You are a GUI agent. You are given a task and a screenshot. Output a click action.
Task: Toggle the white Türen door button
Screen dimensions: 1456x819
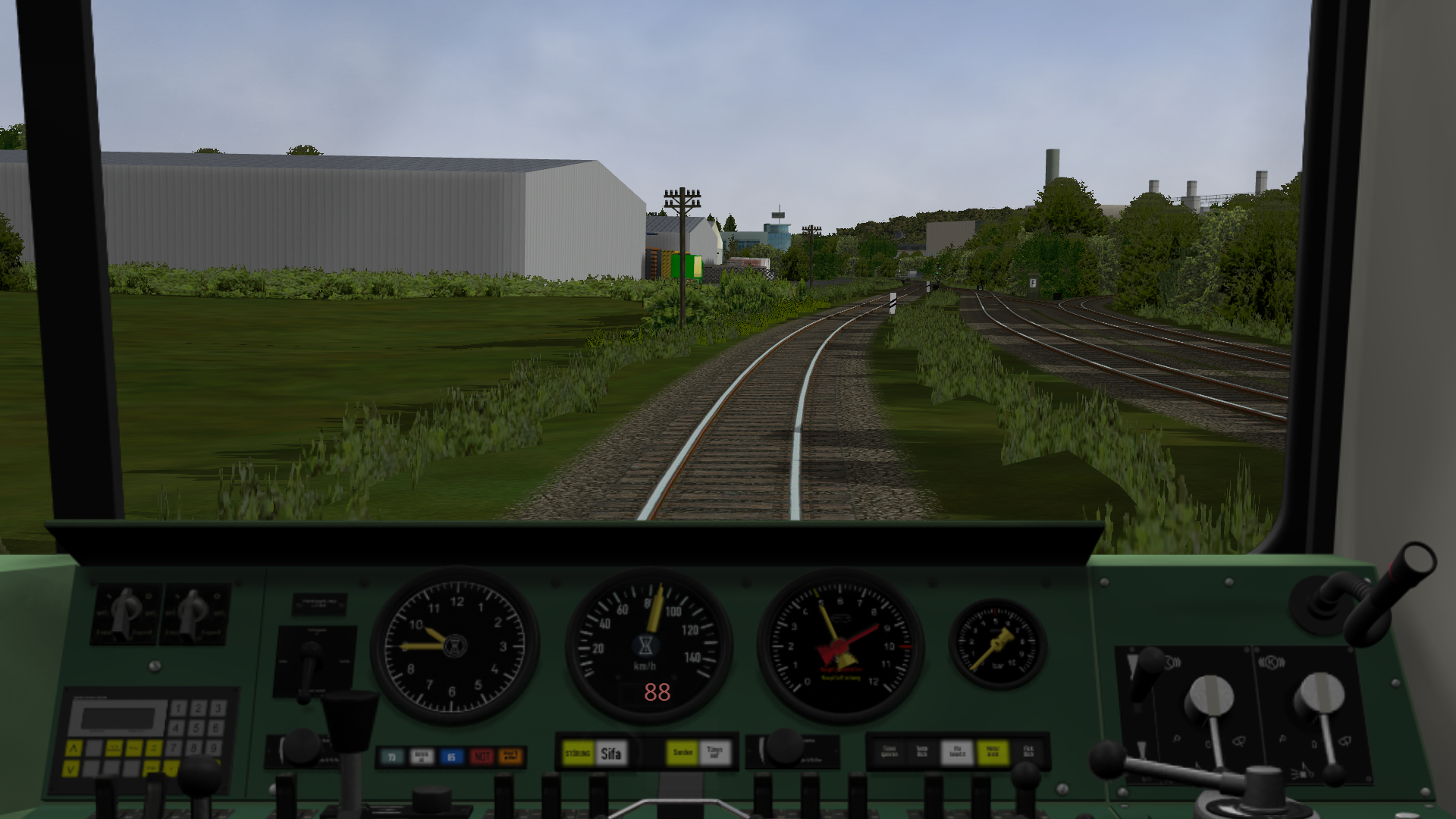pyautogui.click(x=714, y=753)
